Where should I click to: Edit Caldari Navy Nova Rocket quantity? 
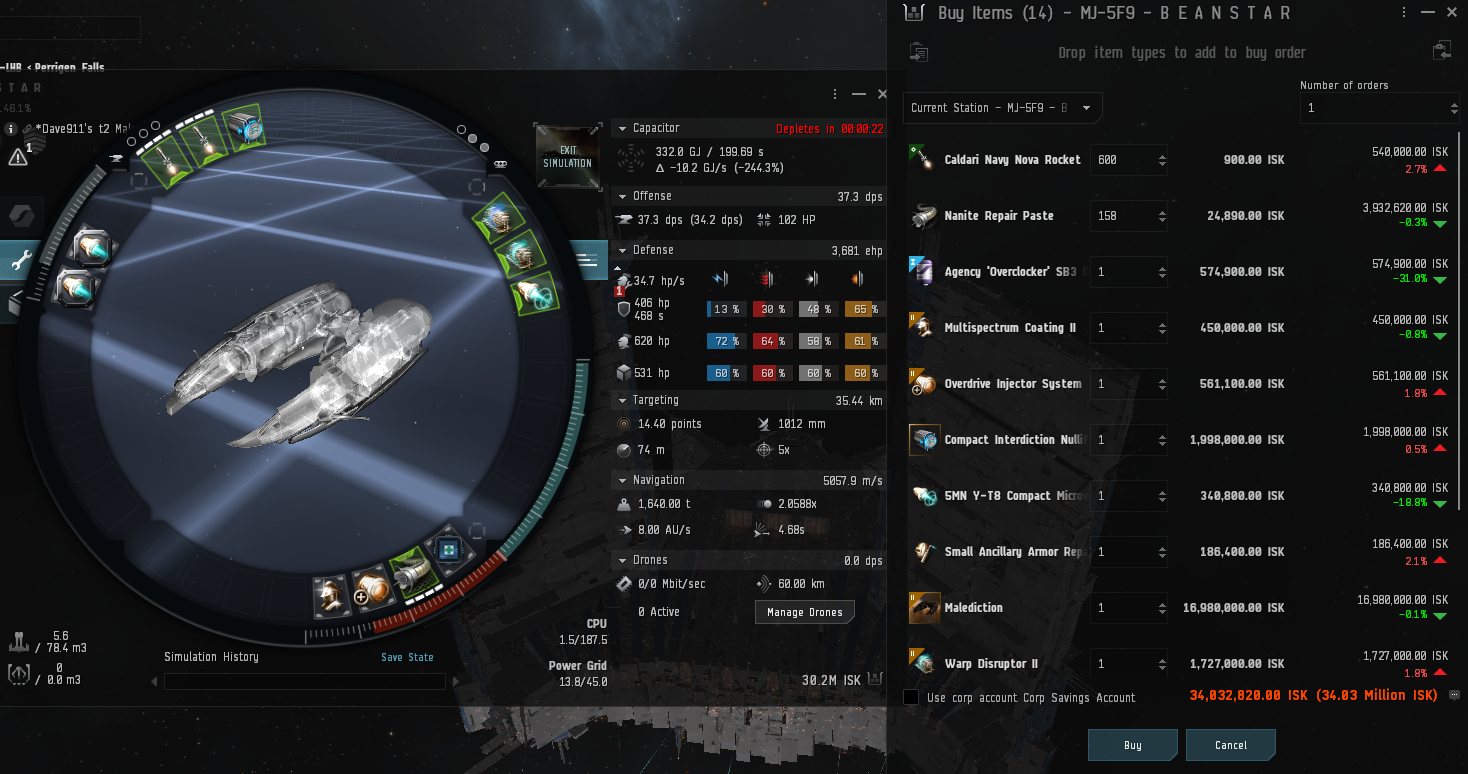pos(1120,160)
